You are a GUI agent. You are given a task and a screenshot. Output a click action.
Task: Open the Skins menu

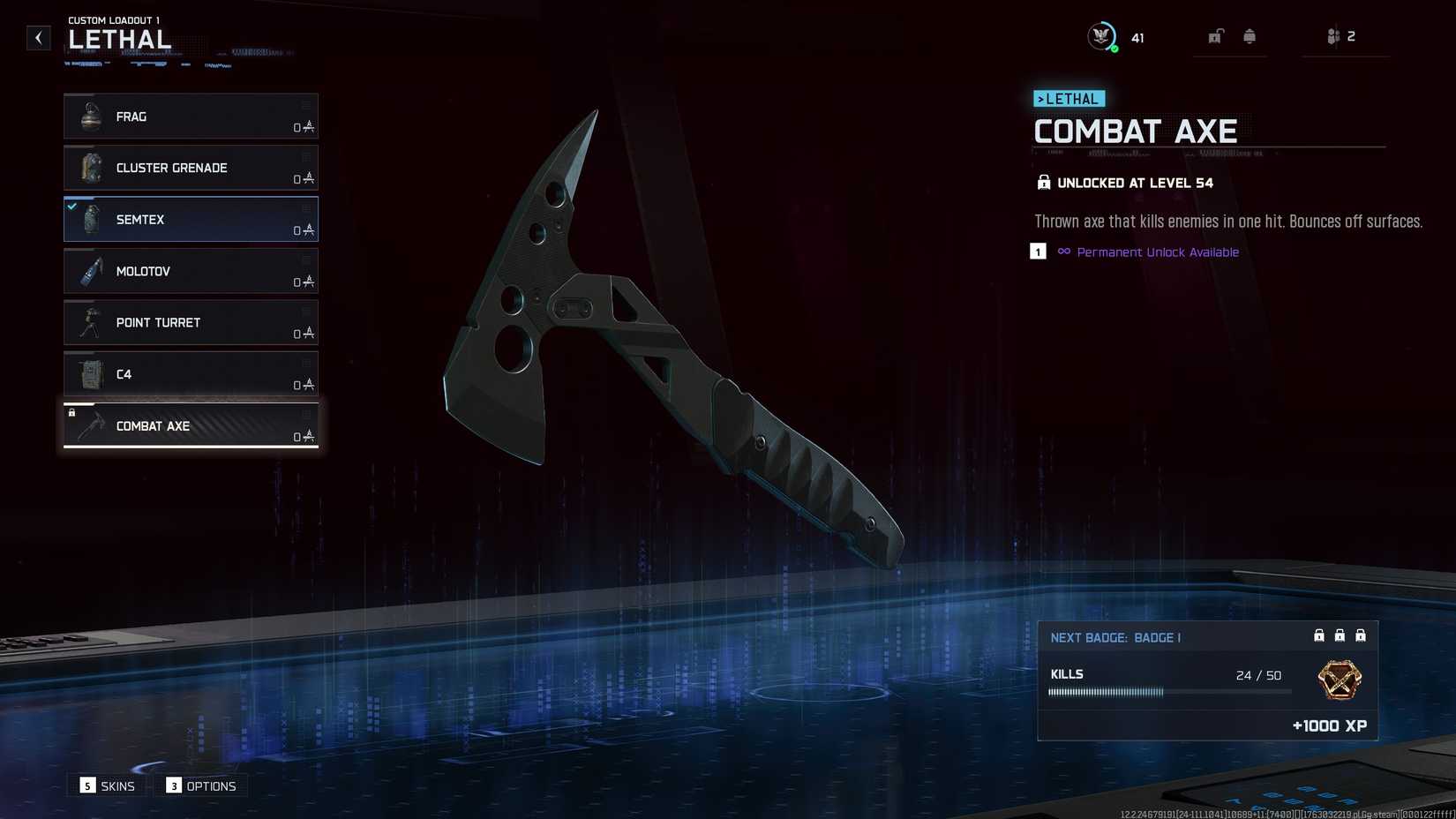click(106, 785)
